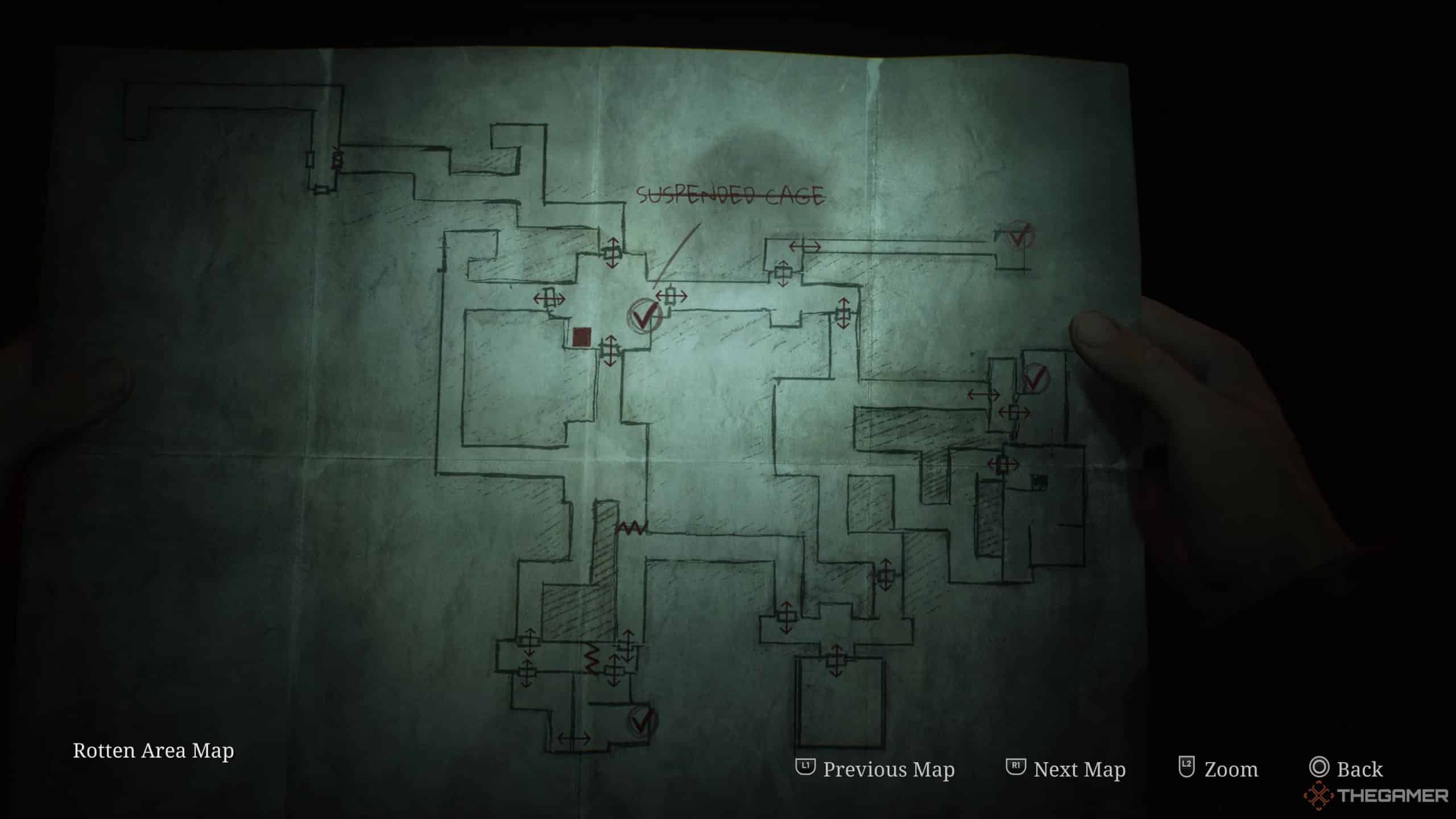This screenshot has height=819, width=1456.
Task: Click the checkmark at the map's bottom room
Action: click(x=643, y=721)
